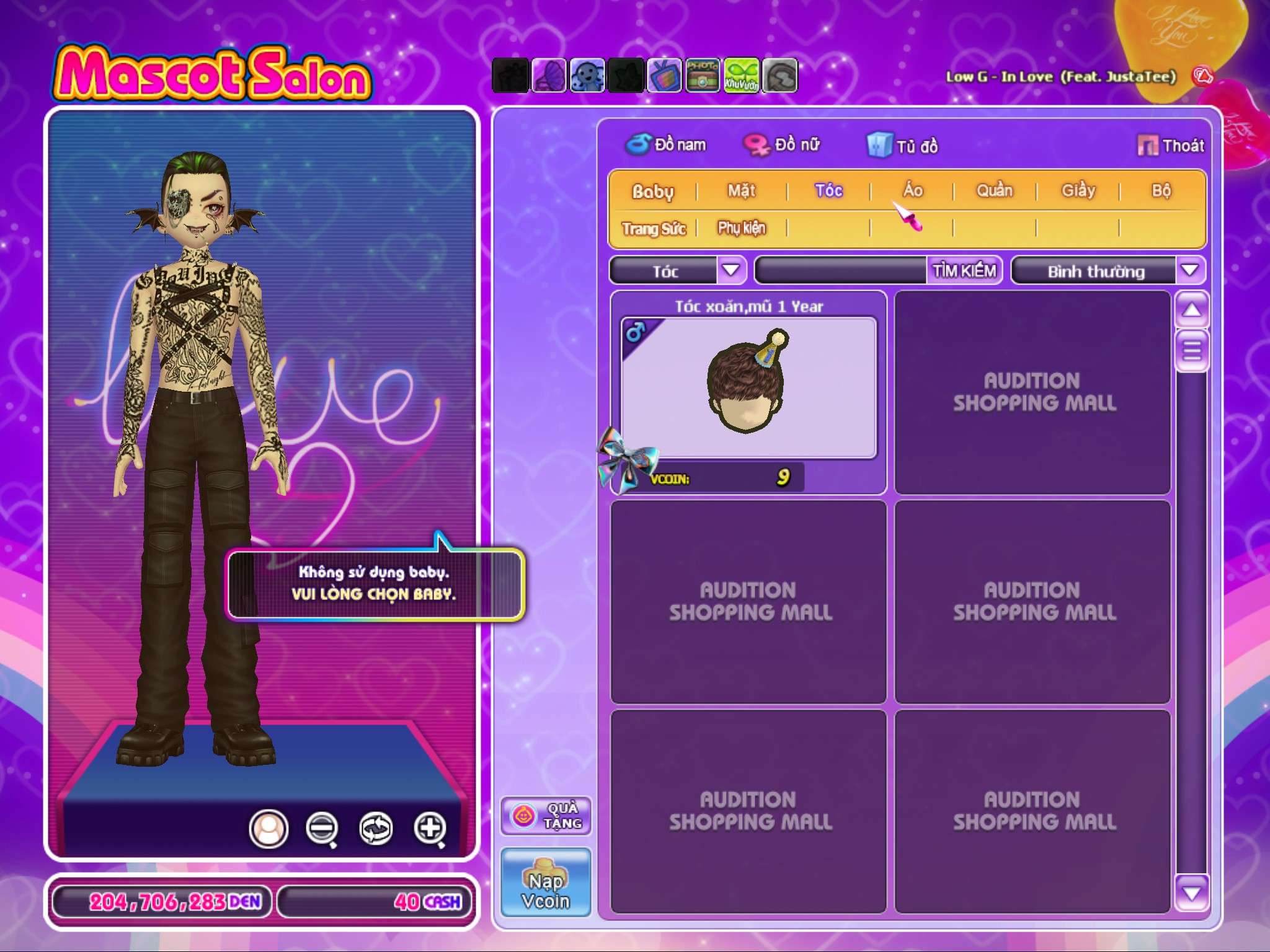
Task: Open the Bình thường sort dropdown
Action: (x=1189, y=271)
